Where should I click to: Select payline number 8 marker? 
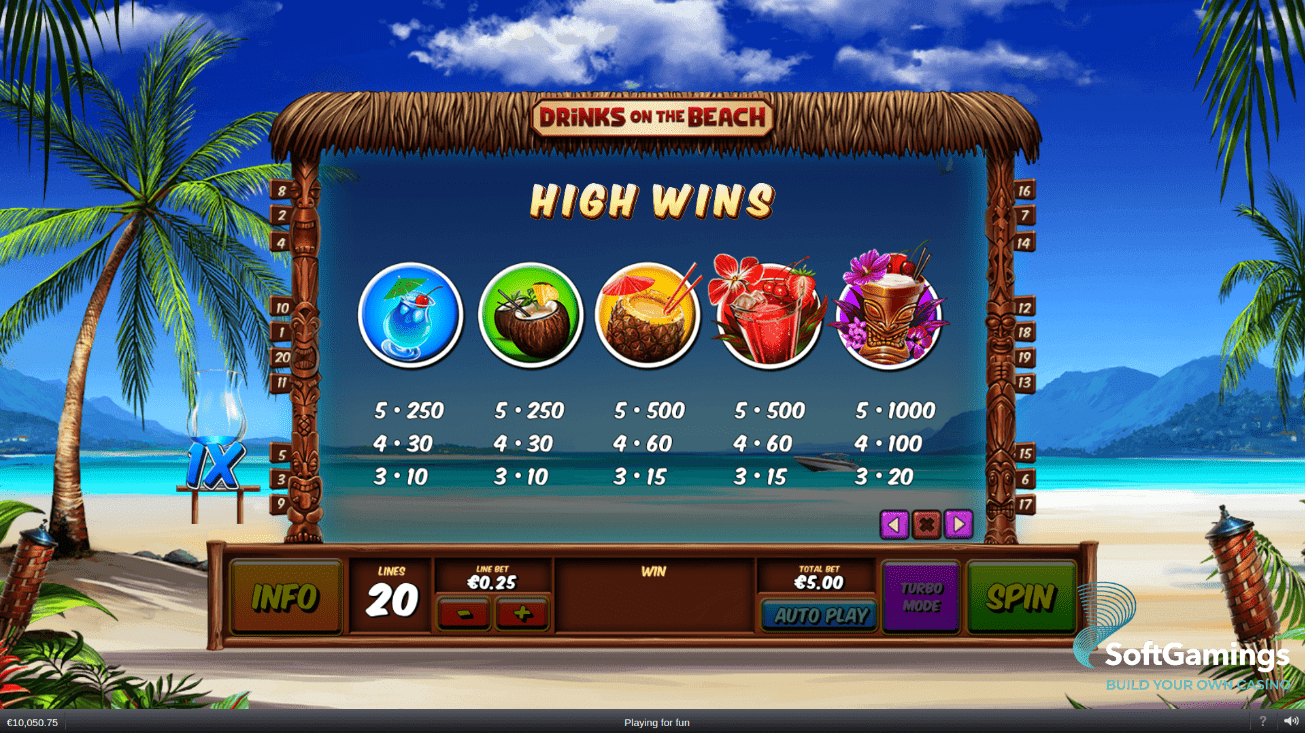(x=282, y=190)
